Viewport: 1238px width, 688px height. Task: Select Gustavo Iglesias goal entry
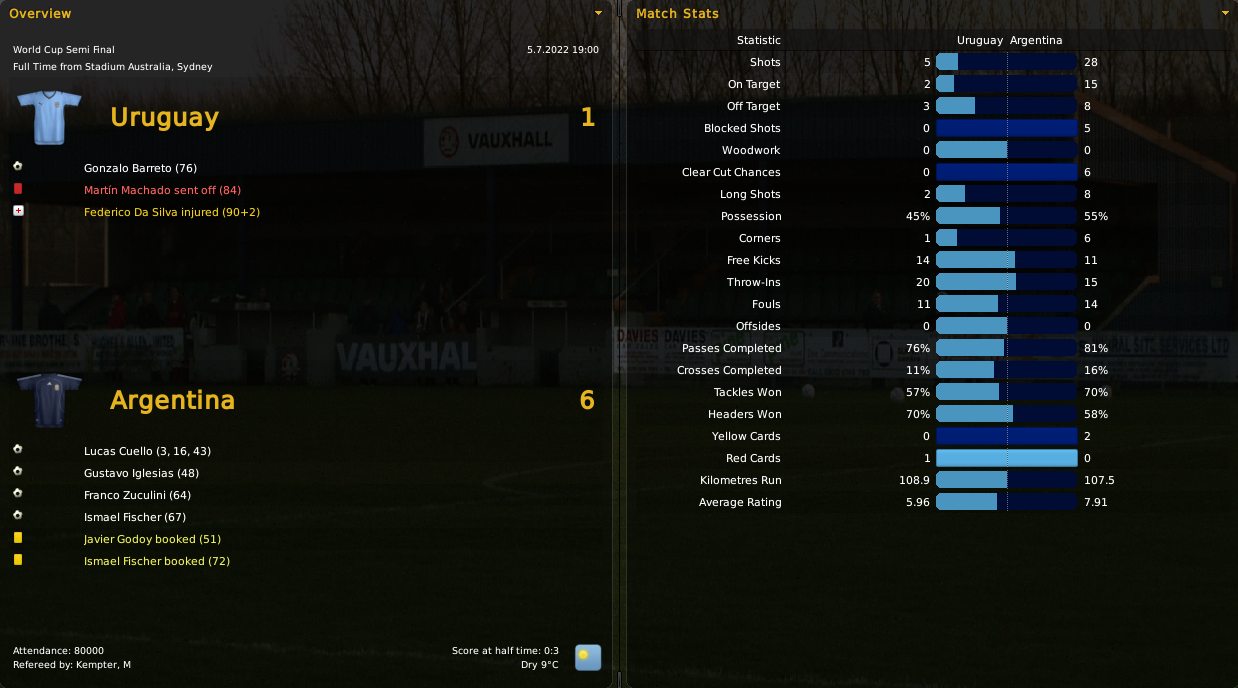pyautogui.click(x=142, y=473)
